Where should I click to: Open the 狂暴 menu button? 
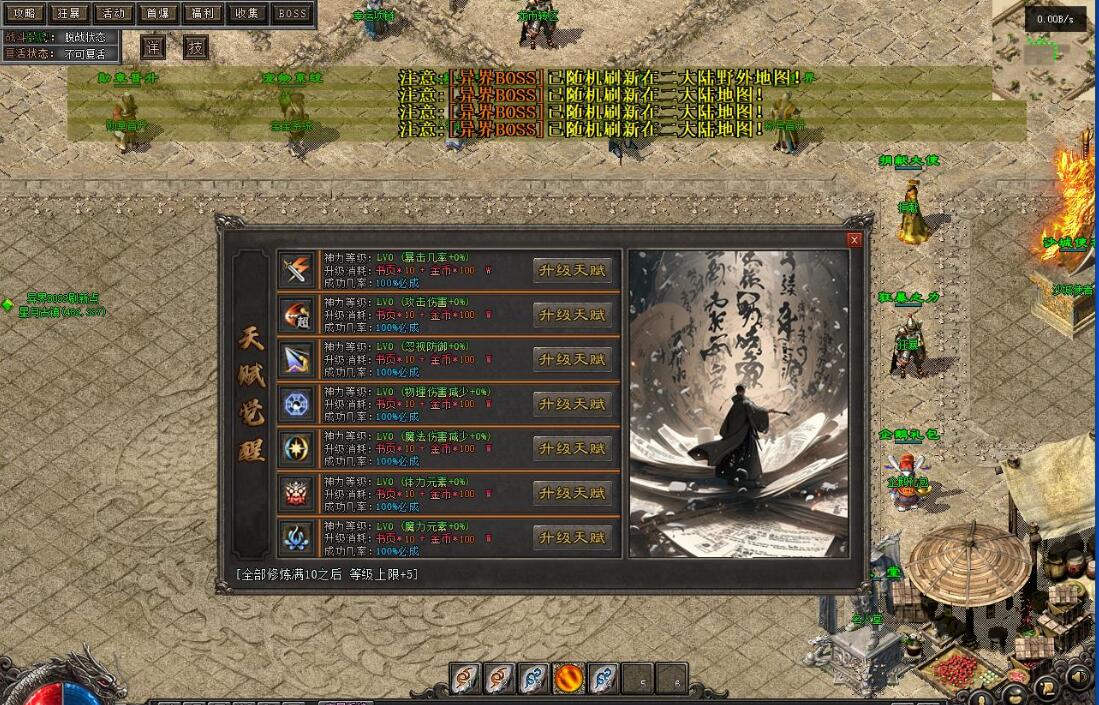tap(68, 13)
